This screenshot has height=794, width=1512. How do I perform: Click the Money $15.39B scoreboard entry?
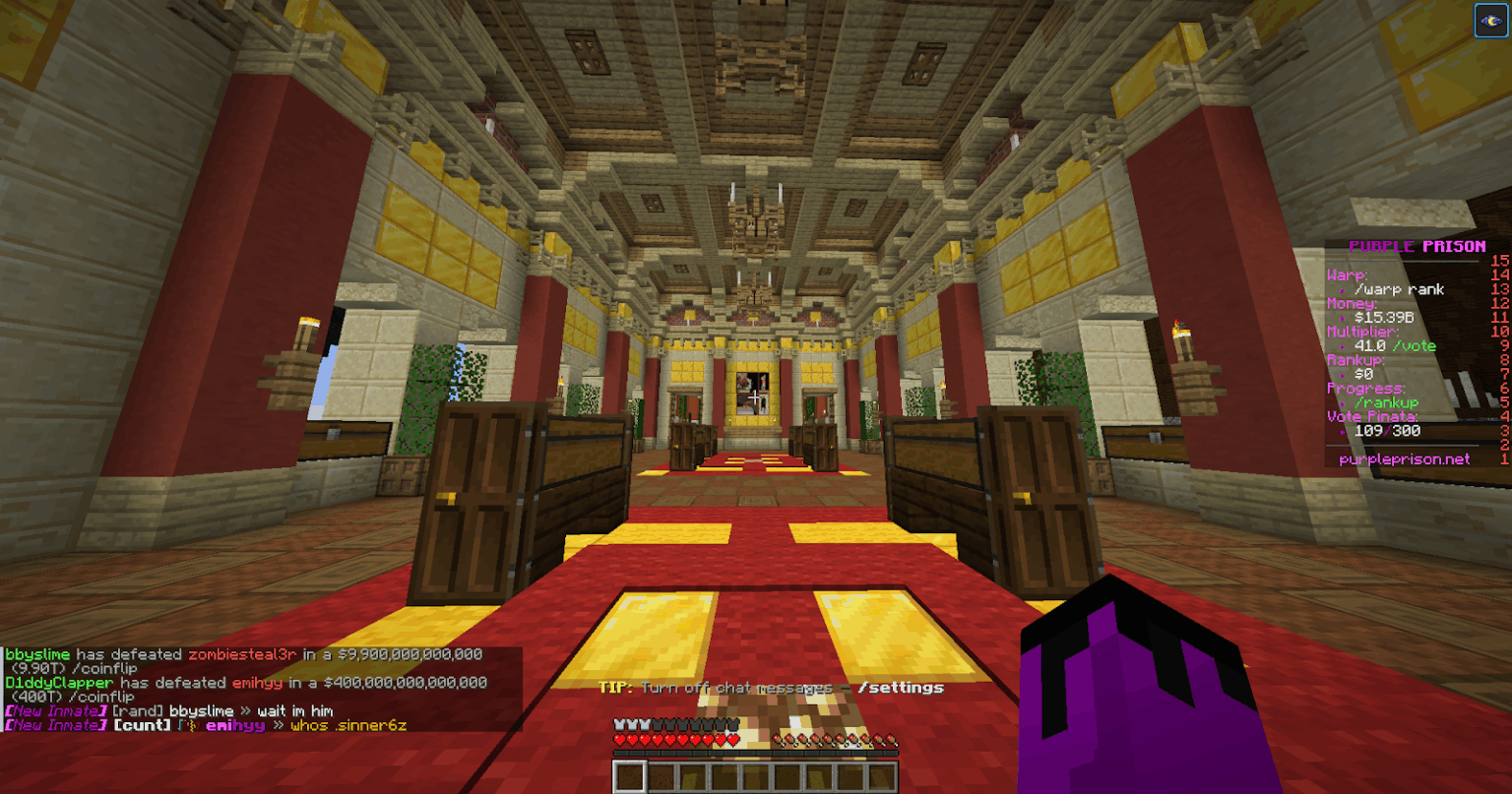(x=1383, y=317)
